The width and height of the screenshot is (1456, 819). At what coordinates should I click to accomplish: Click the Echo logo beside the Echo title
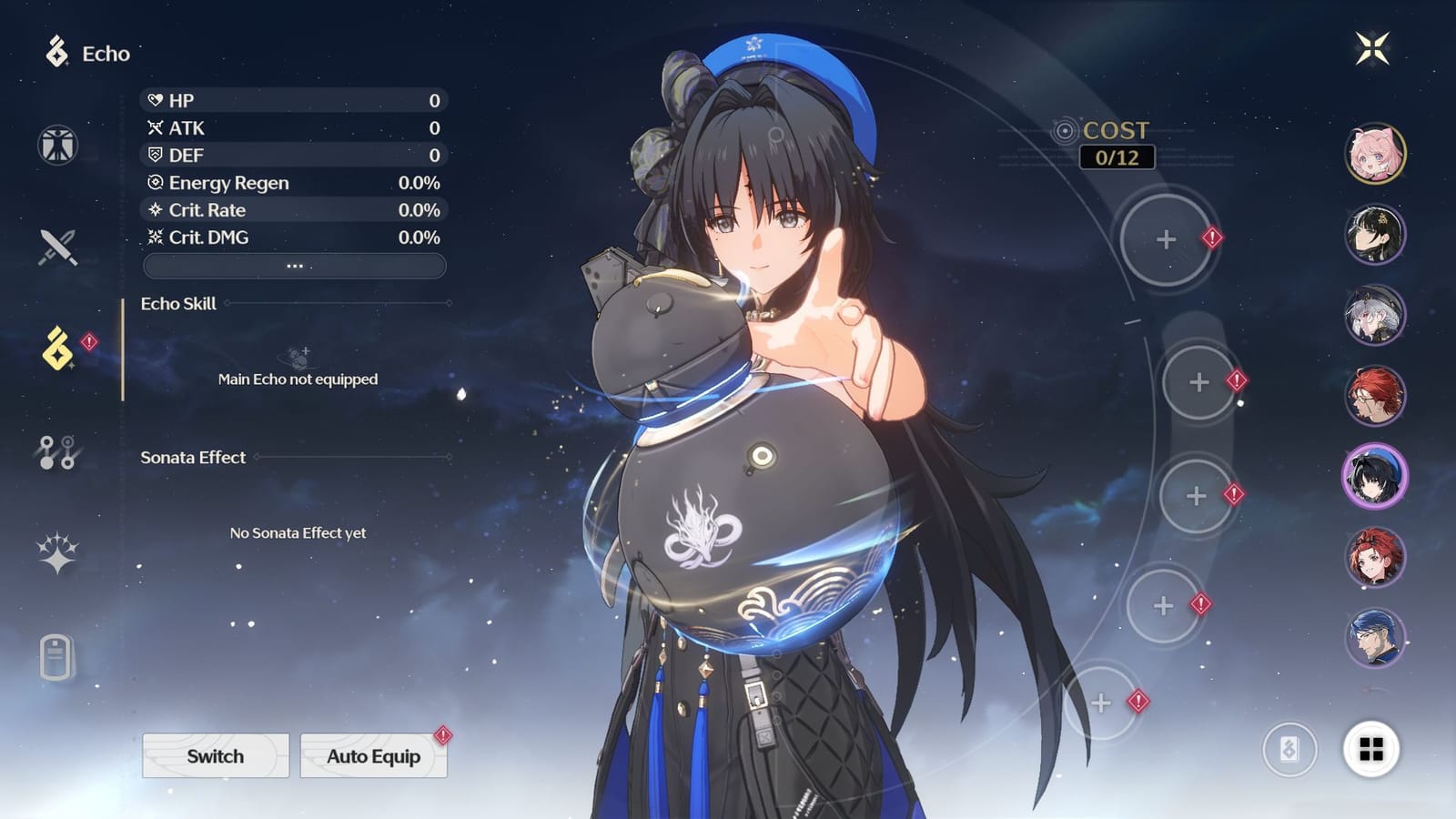point(56,54)
